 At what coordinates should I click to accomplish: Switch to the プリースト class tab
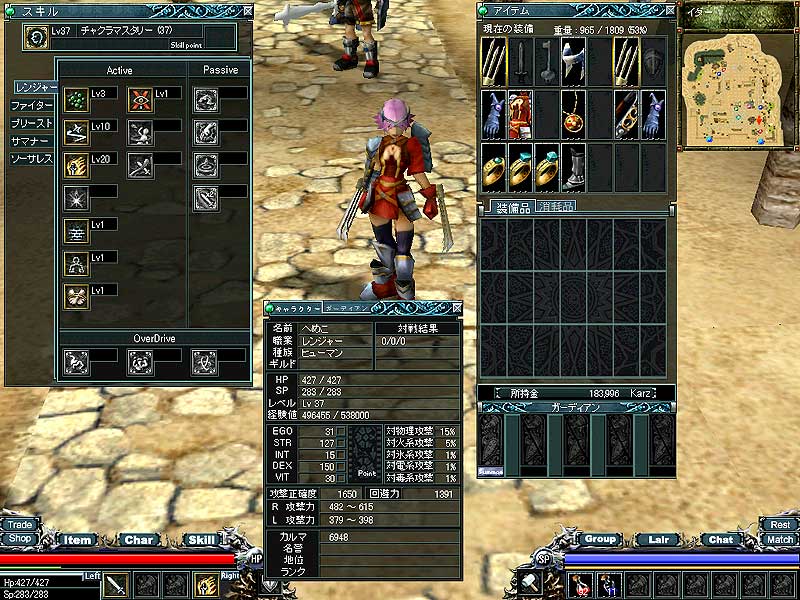[32, 123]
